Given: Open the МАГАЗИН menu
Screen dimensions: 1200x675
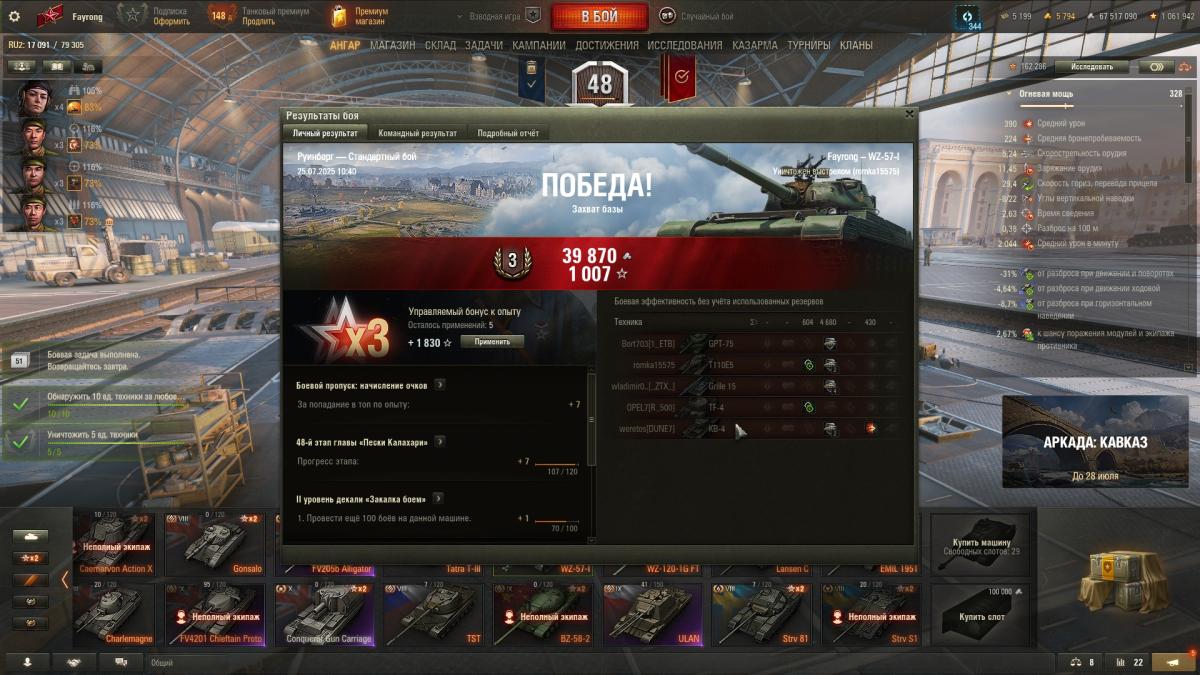Looking at the screenshot, I should (x=392, y=45).
